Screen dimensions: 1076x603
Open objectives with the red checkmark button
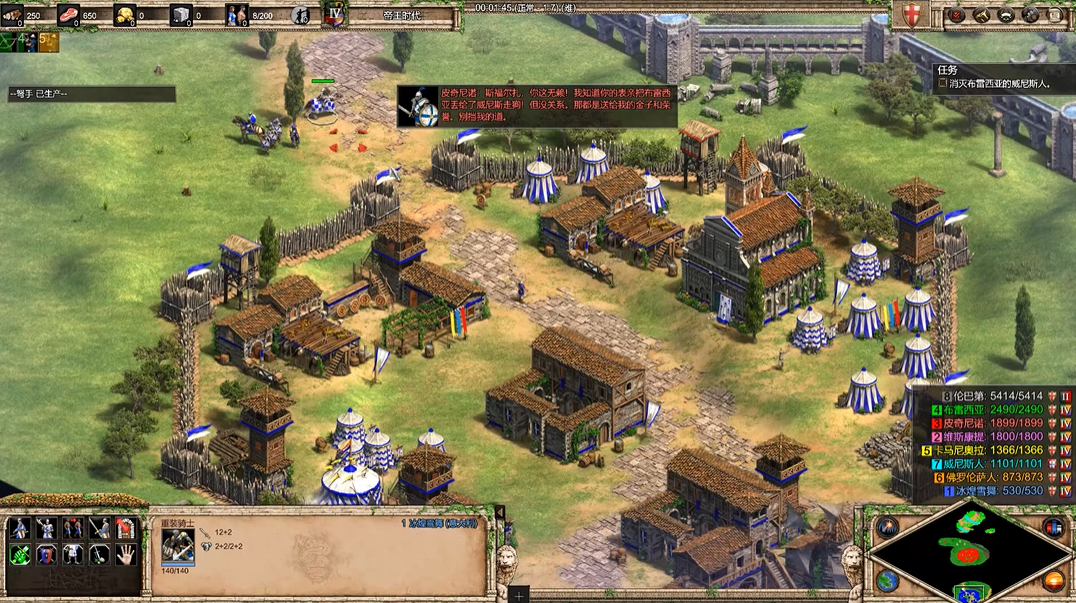pos(957,15)
